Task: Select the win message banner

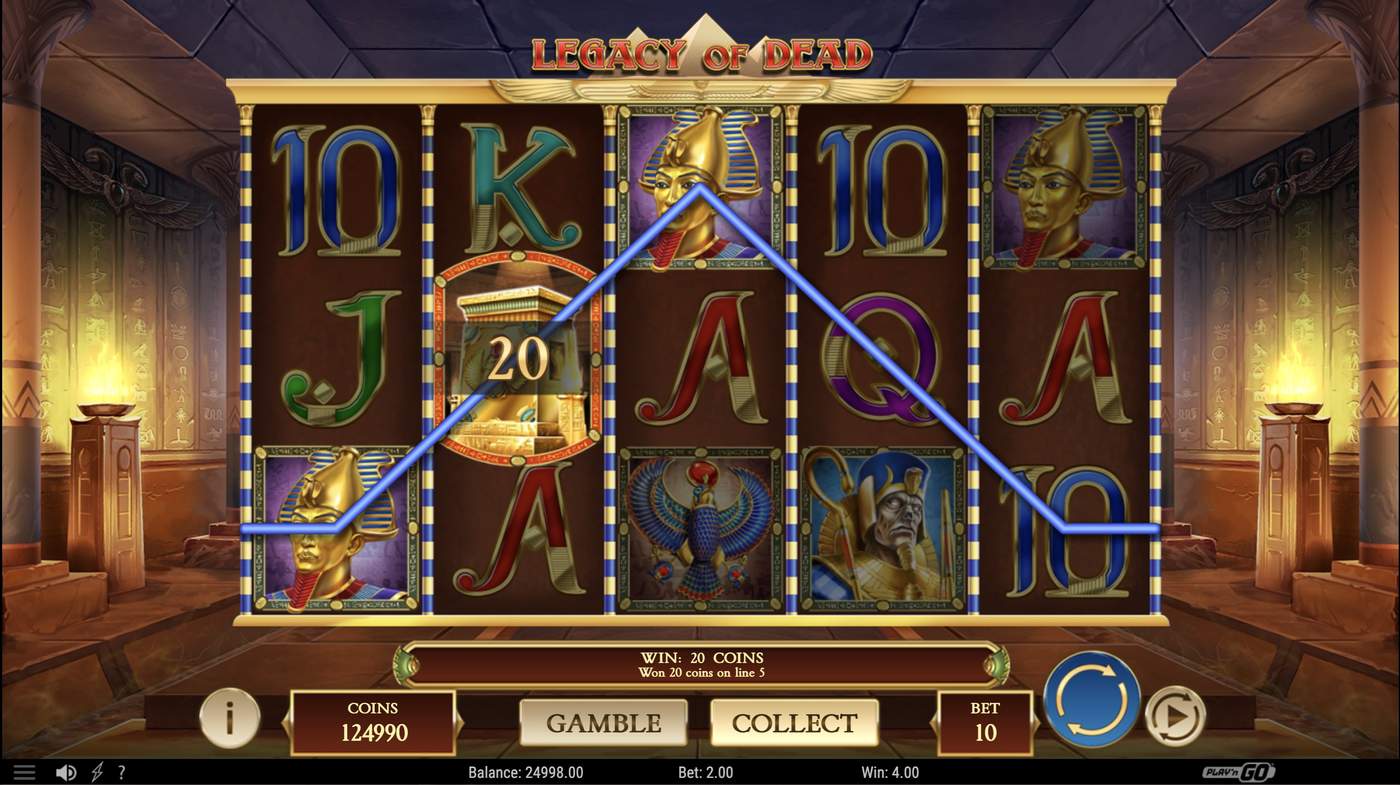Action: click(x=700, y=663)
